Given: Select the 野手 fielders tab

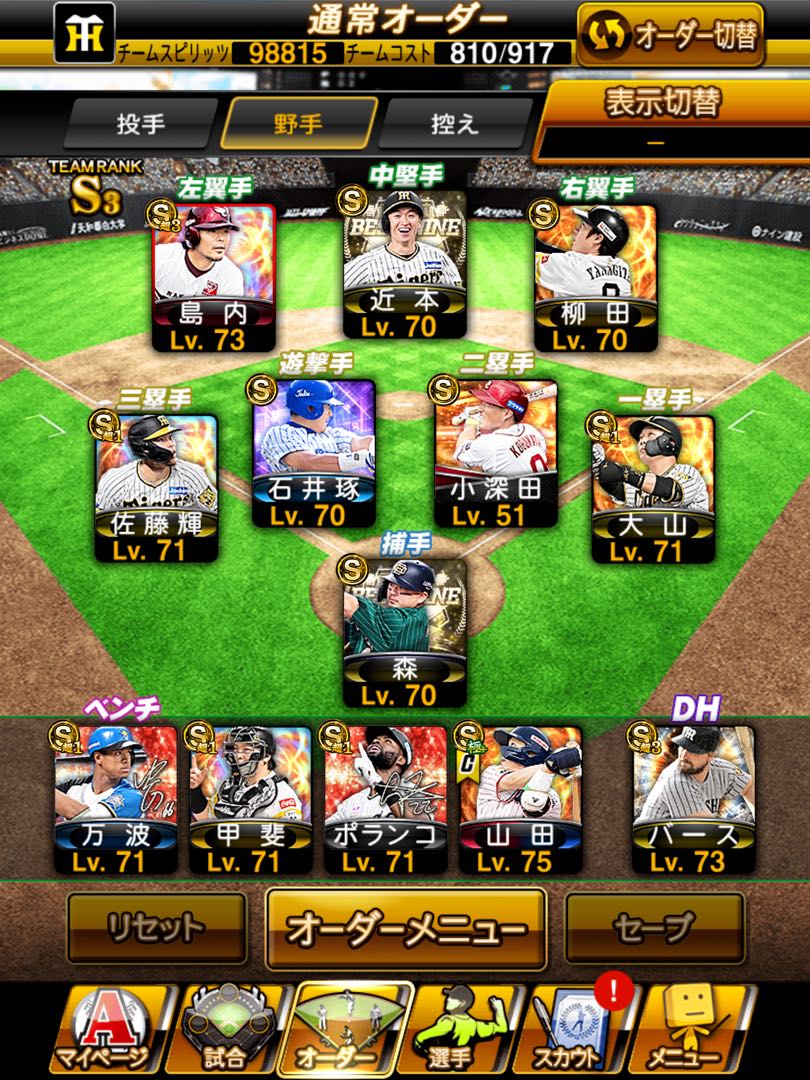Looking at the screenshot, I should pos(298,125).
